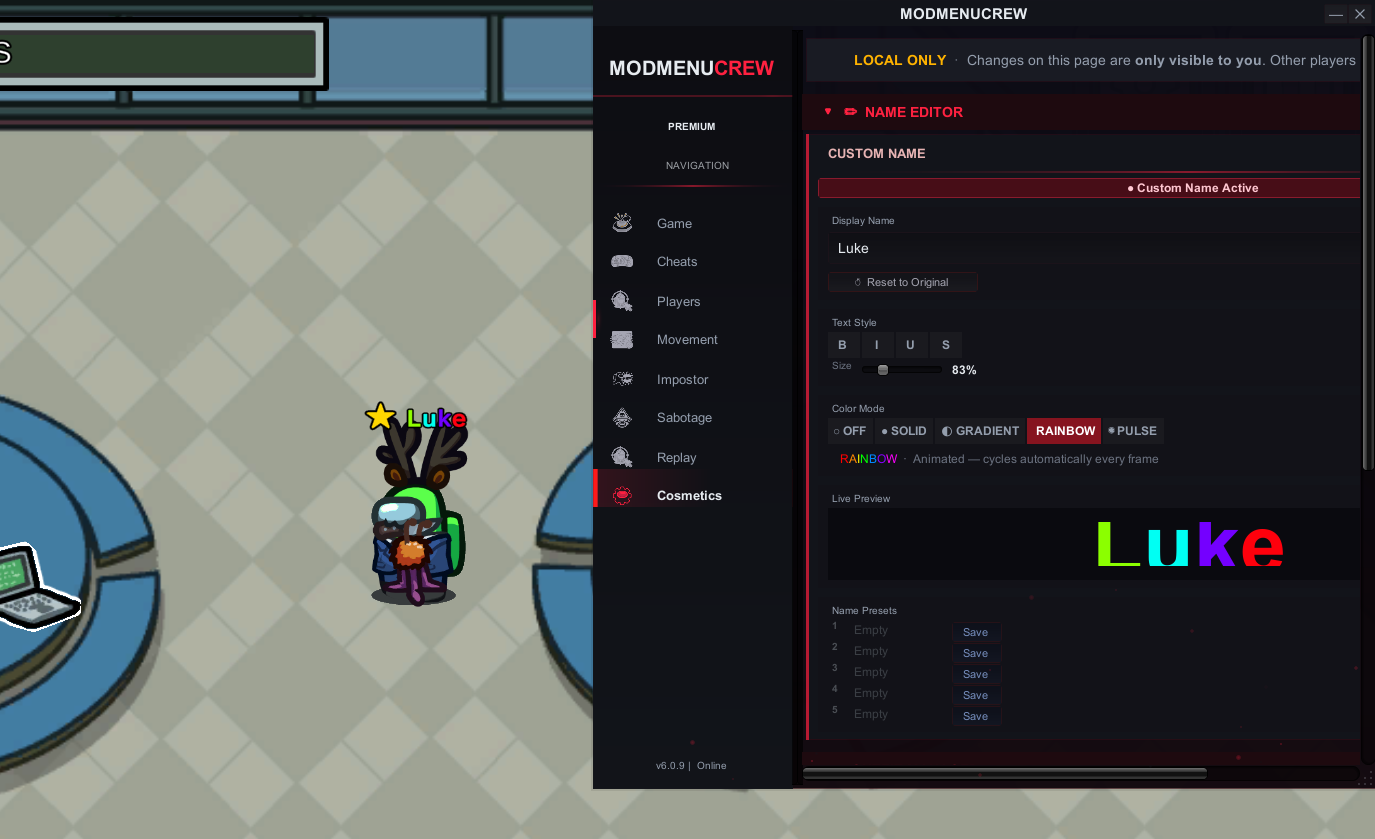The width and height of the screenshot is (1375, 839).
Task: Click the Display Name input field
Action: point(1000,248)
